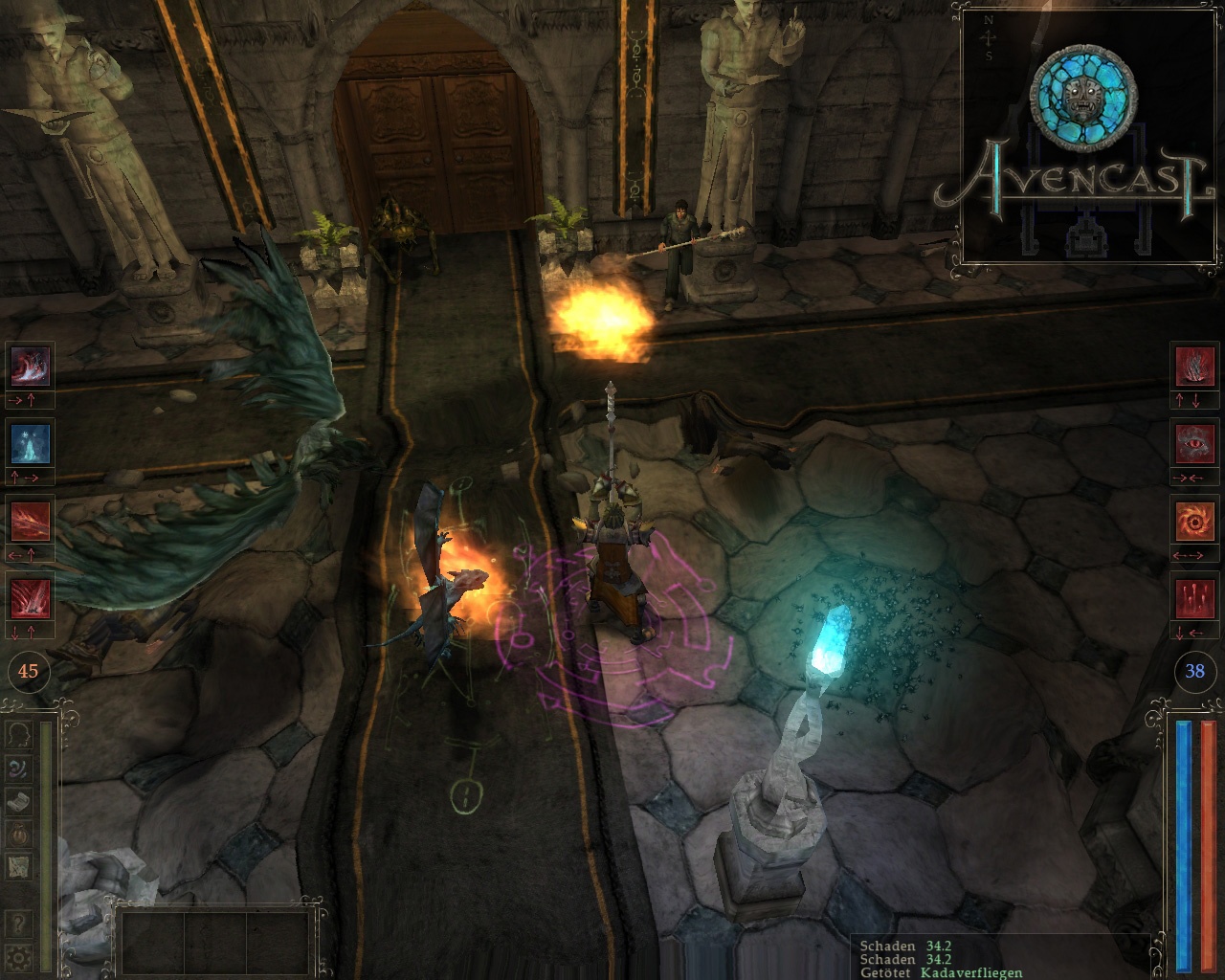
Task: Open the help question mark icon
Action: coord(19,924)
